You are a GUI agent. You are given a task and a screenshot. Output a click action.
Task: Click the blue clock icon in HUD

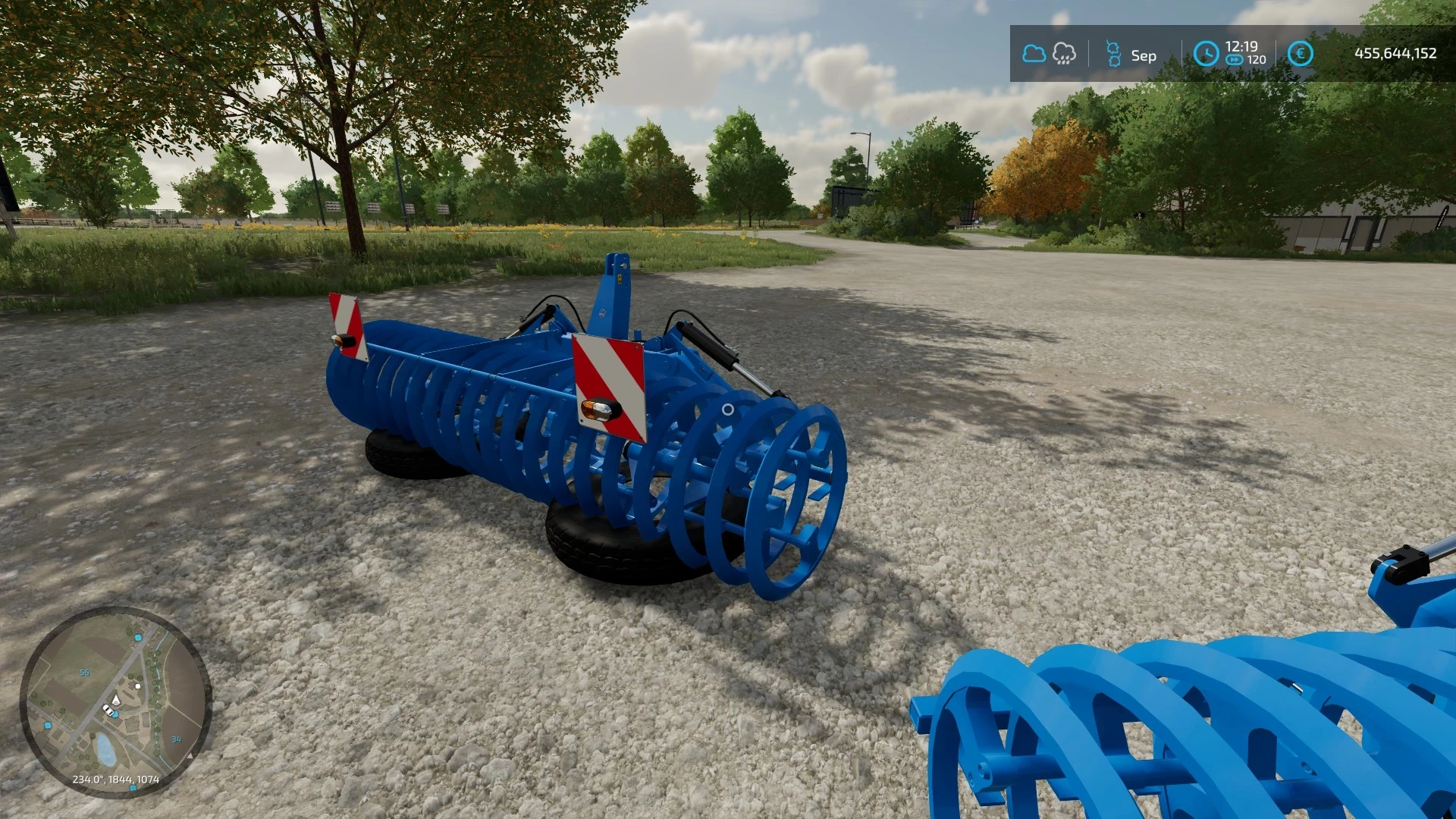point(1206,53)
